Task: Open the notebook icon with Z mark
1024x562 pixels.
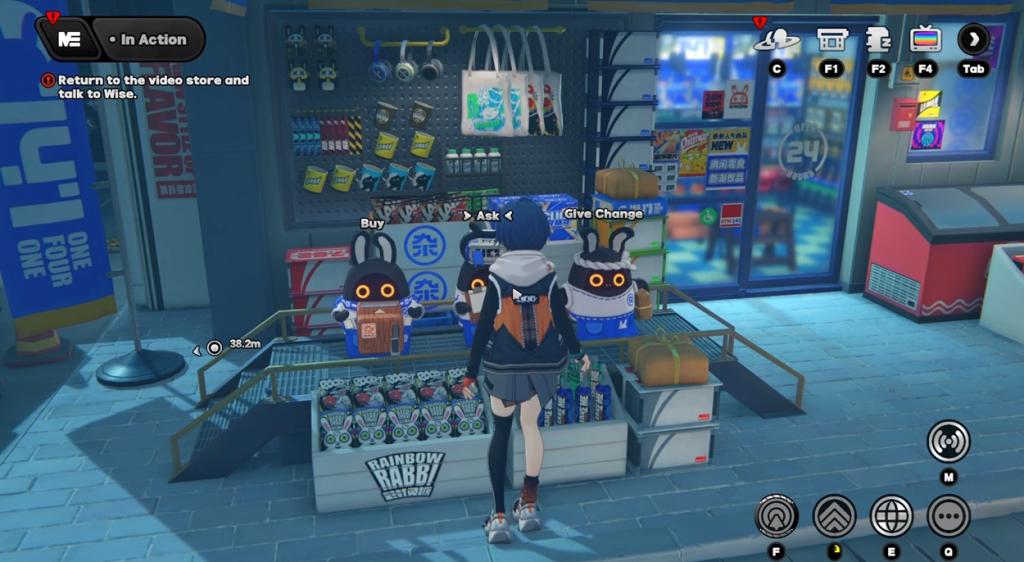Action: [x=878, y=40]
